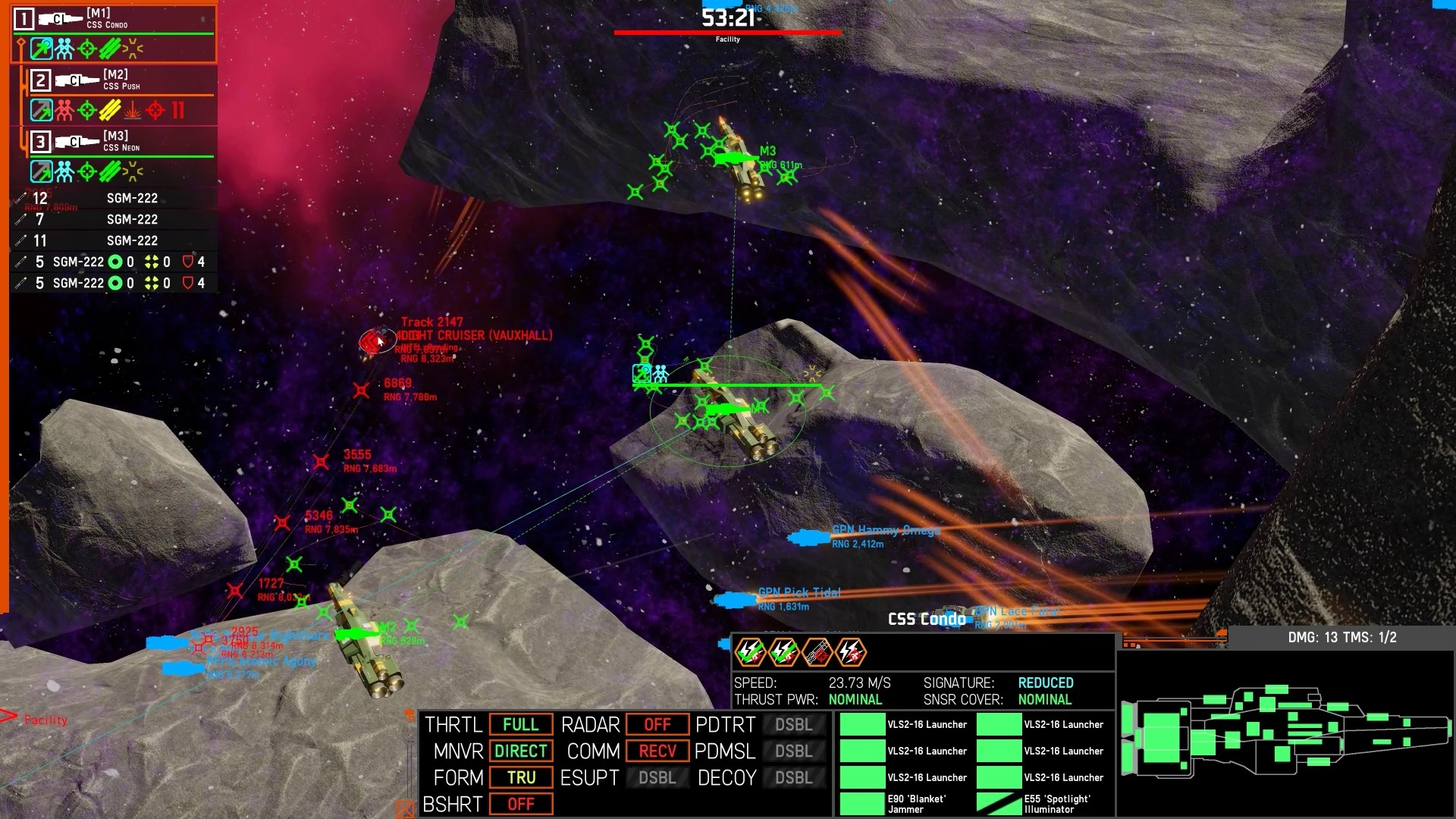
Task: Click the red illuminator warning icon on M2
Action: tap(133, 110)
